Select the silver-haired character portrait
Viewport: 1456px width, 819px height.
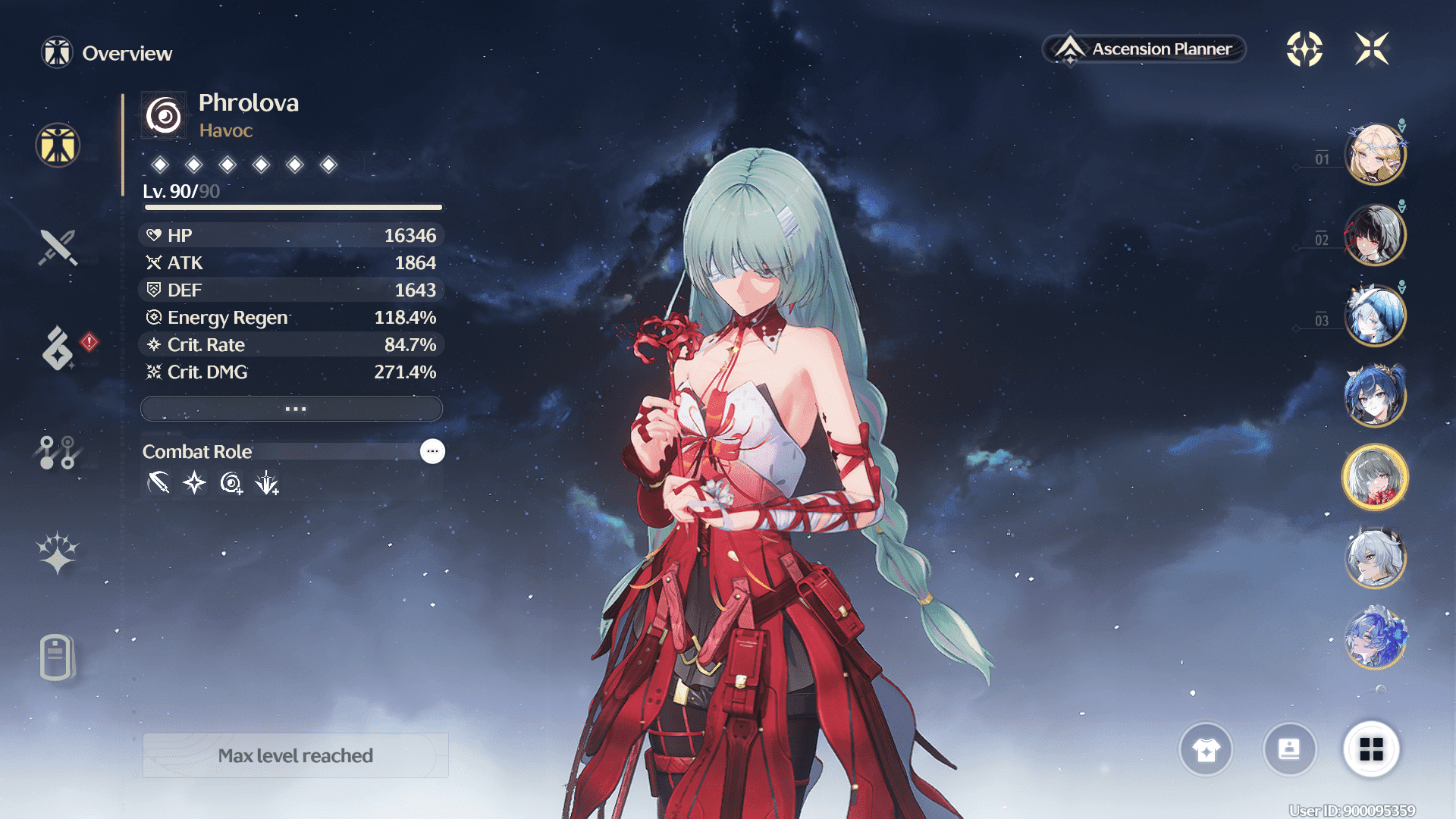pos(1375,557)
